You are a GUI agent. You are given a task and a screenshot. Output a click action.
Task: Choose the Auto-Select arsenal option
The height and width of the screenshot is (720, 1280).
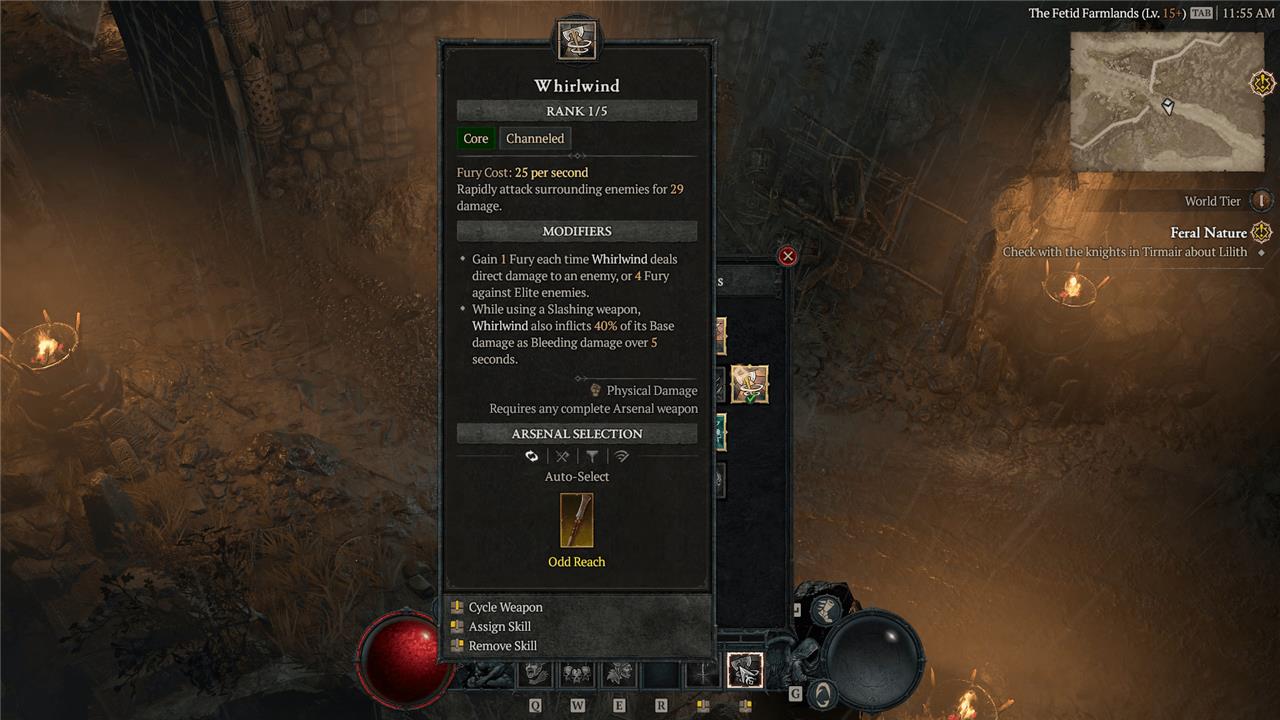532,456
